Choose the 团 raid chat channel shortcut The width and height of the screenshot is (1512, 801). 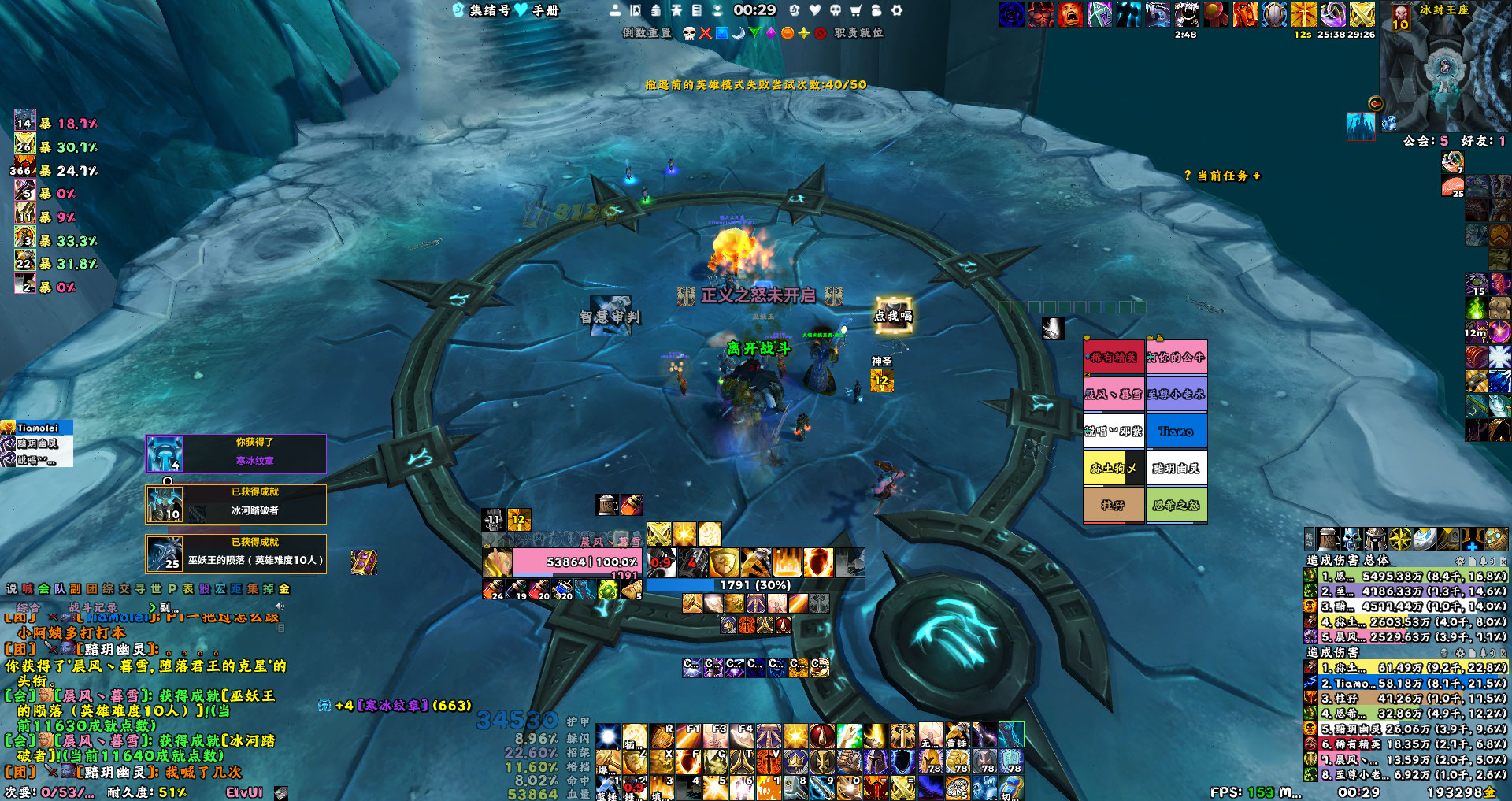(92, 588)
